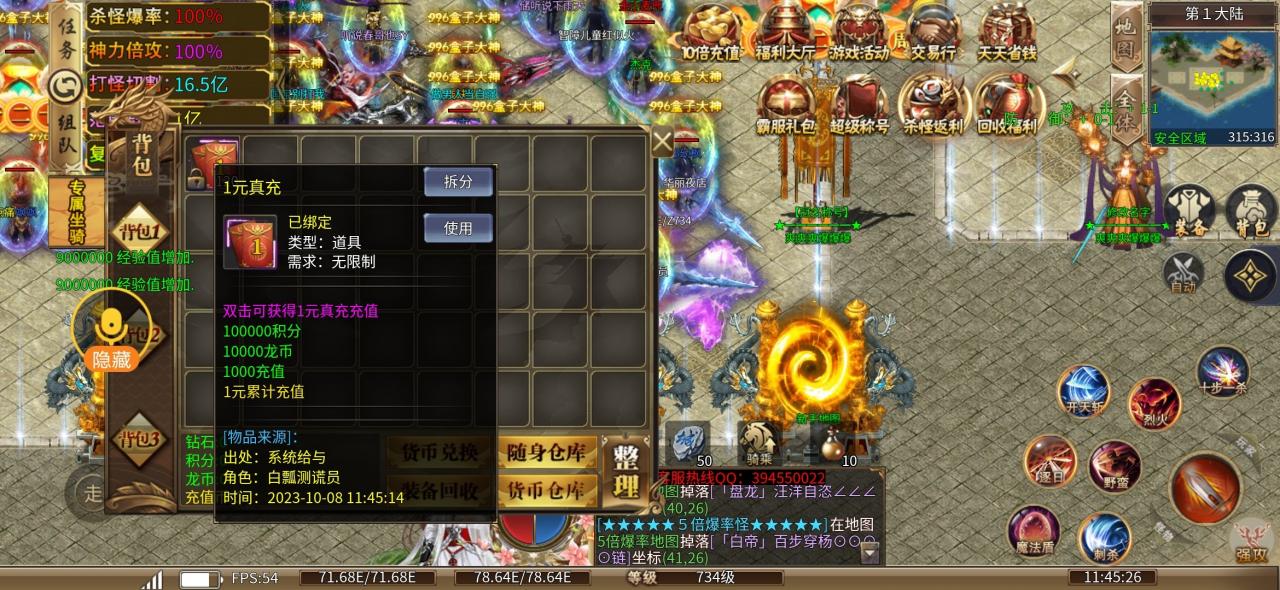Viewport: 1280px width, 590px height.
Task: Close the backpack window
Action: 662,142
